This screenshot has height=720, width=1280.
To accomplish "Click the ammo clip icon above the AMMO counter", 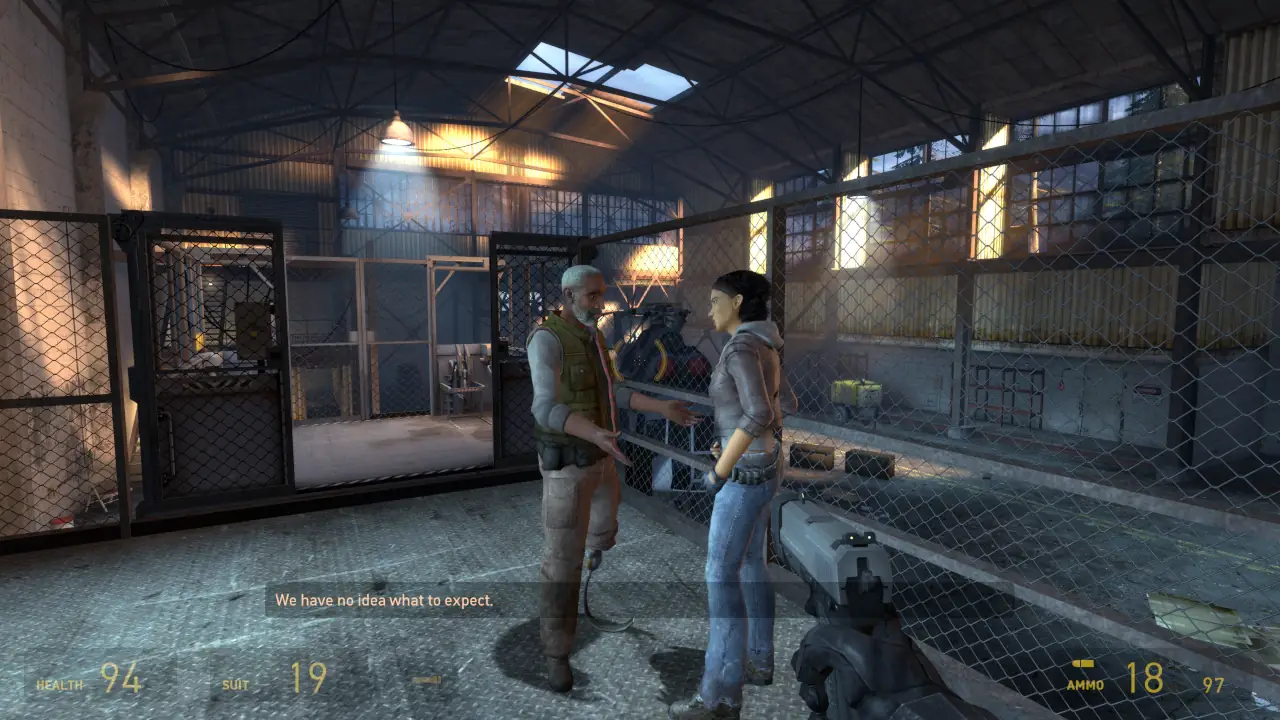I will (1083, 662).
